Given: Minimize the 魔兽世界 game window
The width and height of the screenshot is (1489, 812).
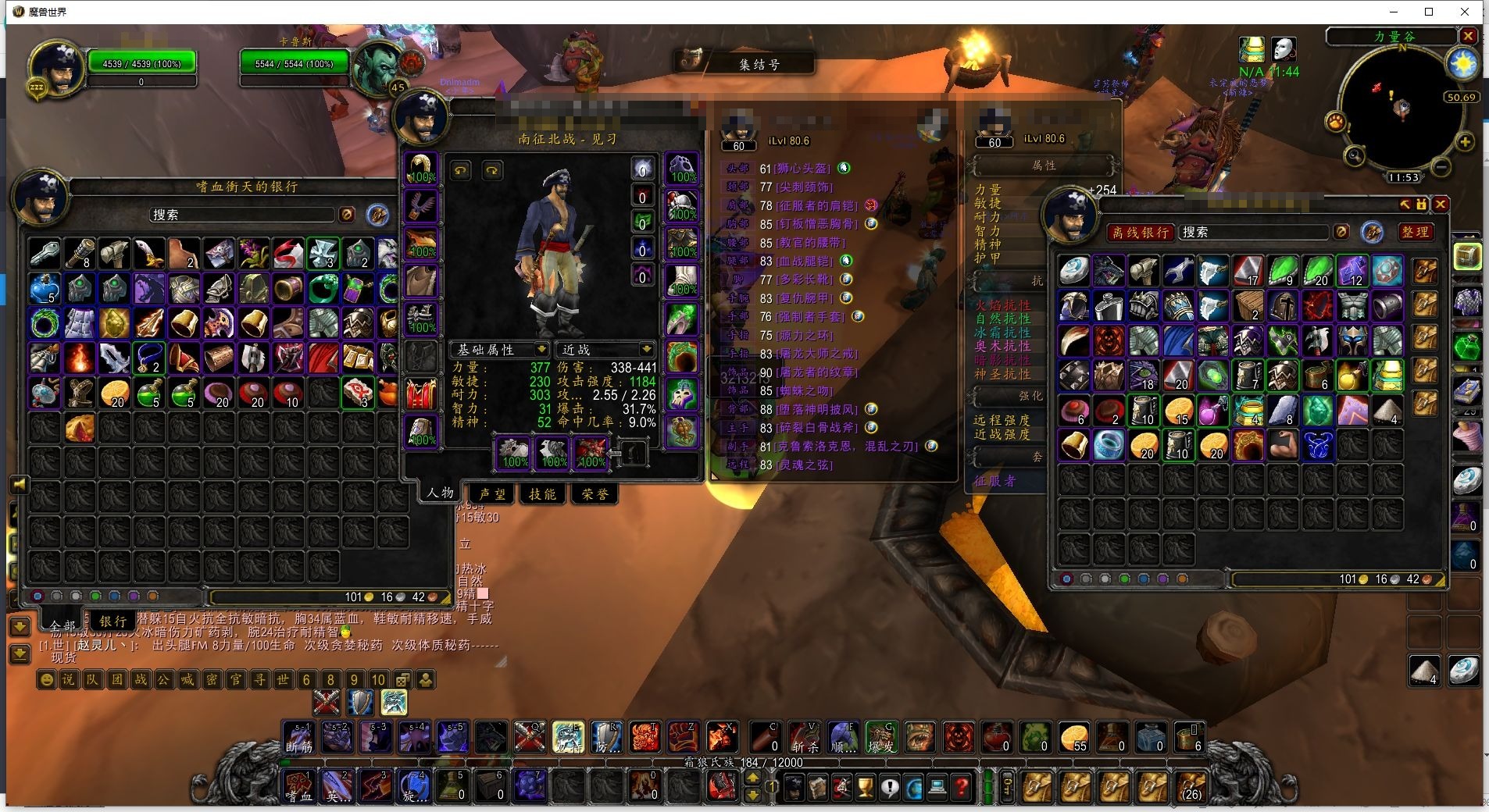Looking at the screenshot, I should tap(1394, 12).
